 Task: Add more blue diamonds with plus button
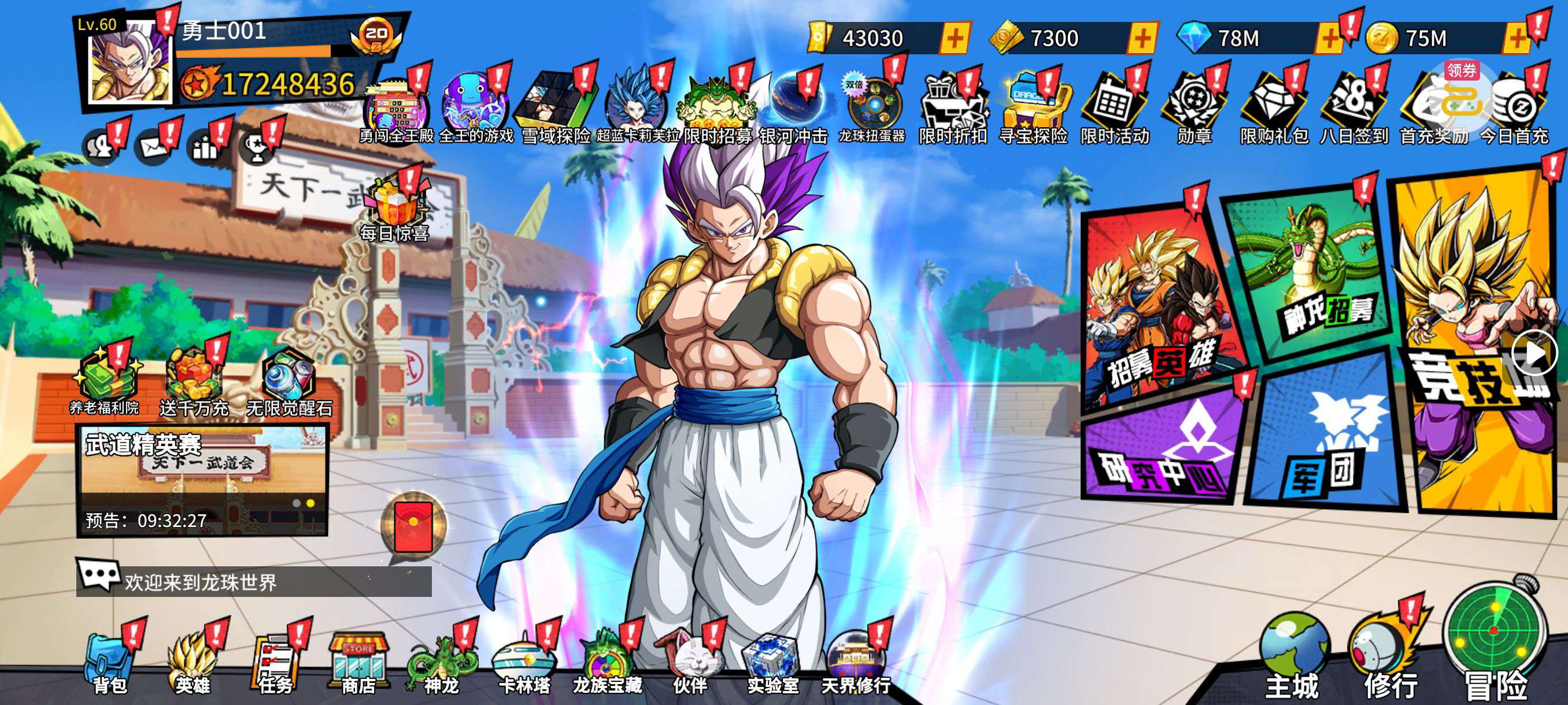point(1328,38)
